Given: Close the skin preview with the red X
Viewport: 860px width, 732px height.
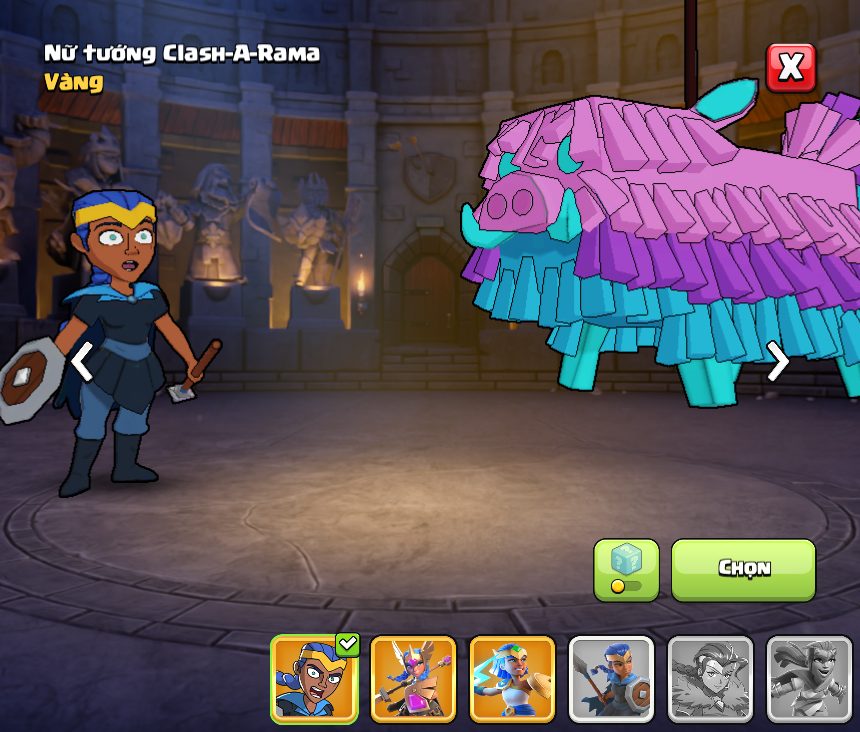Looking at the screenshot, I should 790,67.
